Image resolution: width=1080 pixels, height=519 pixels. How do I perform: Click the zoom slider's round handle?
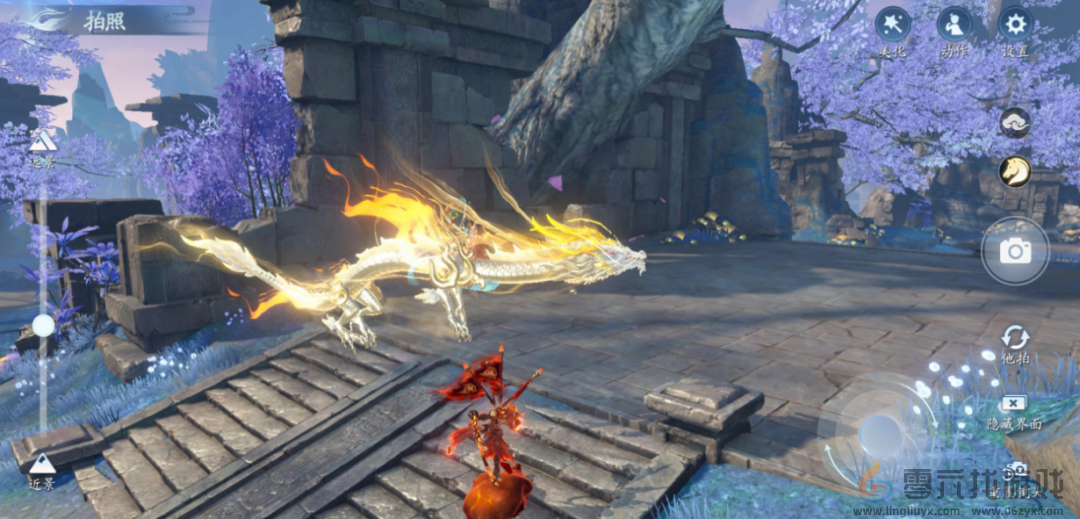43,325
